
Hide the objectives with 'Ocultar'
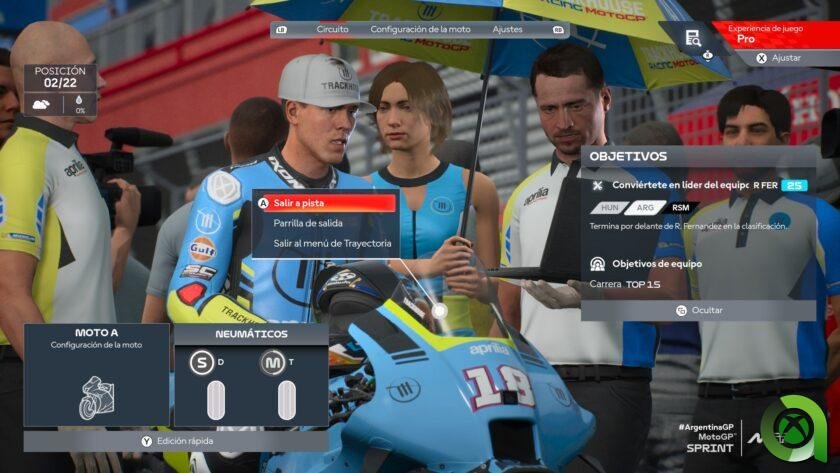(x=698, y=310)
